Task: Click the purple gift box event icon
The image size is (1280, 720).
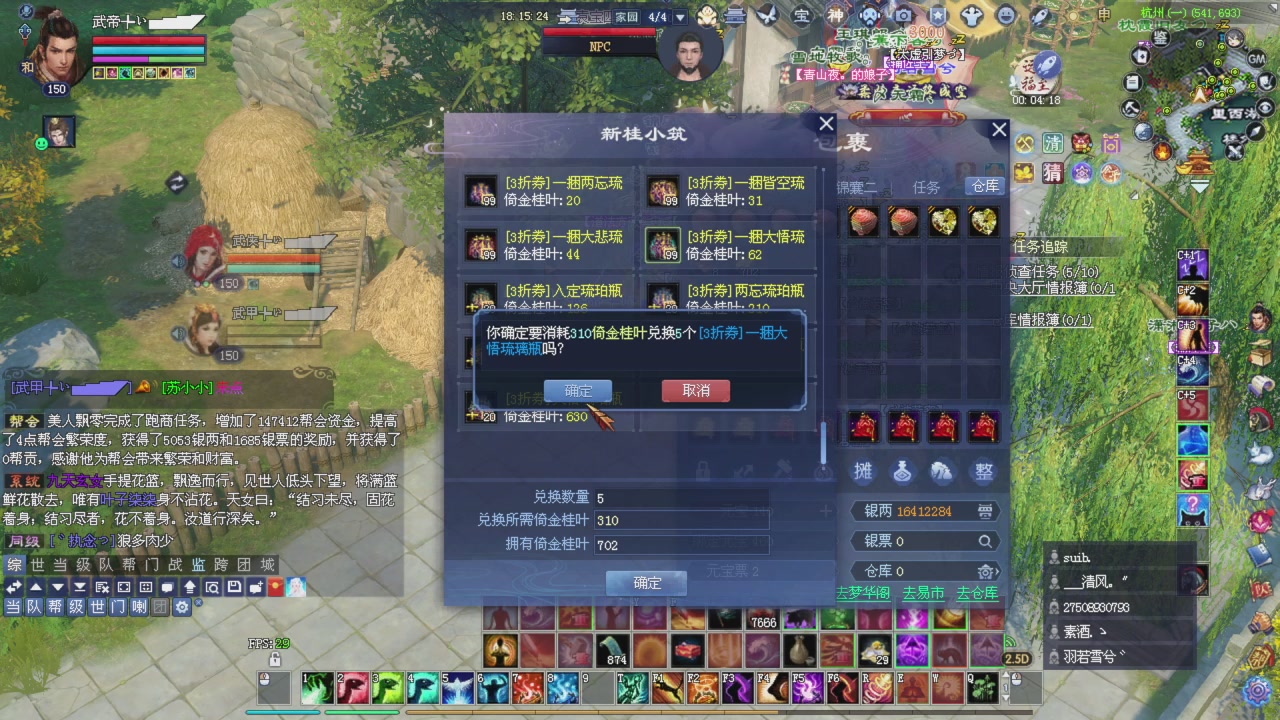Action: point(1110,143)
